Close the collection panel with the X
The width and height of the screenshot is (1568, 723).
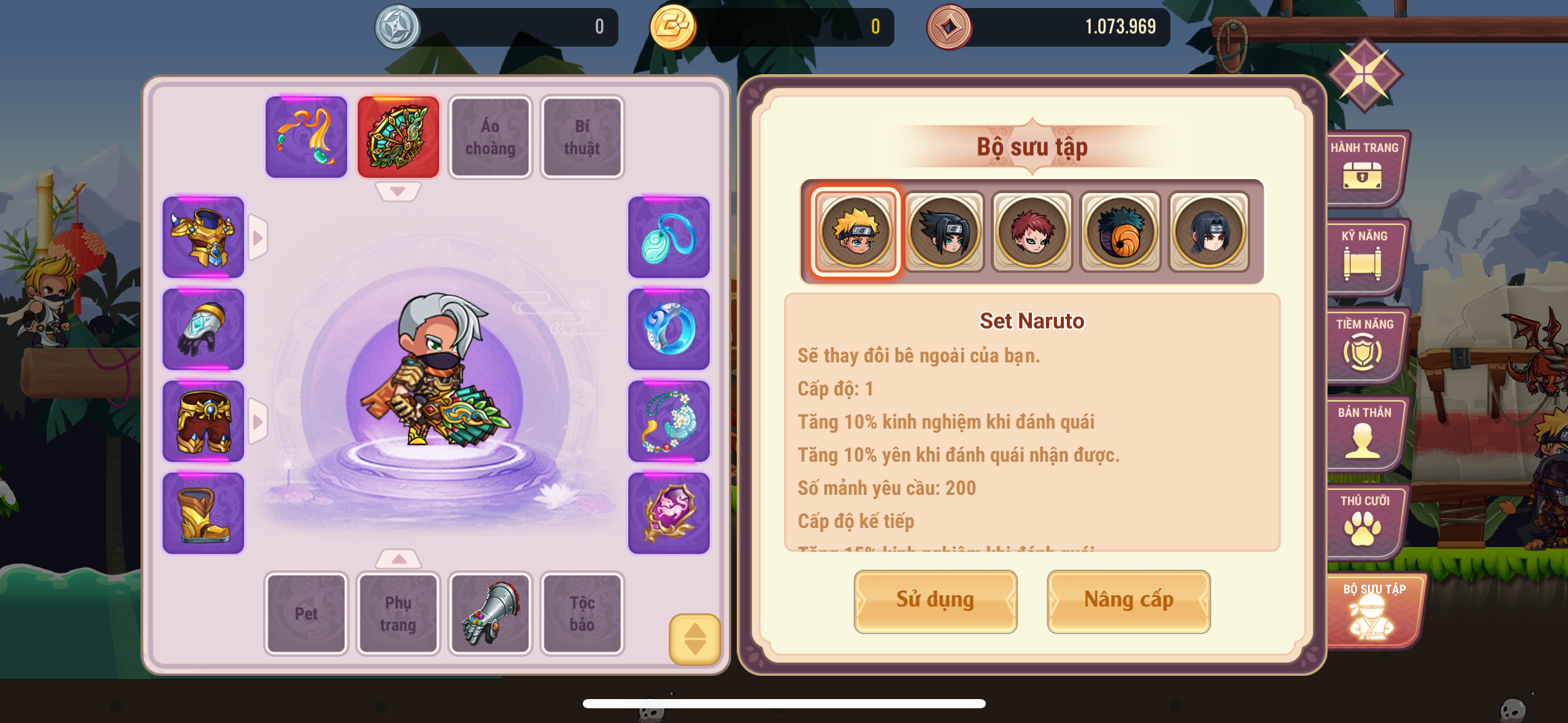tap(1364, 75)
